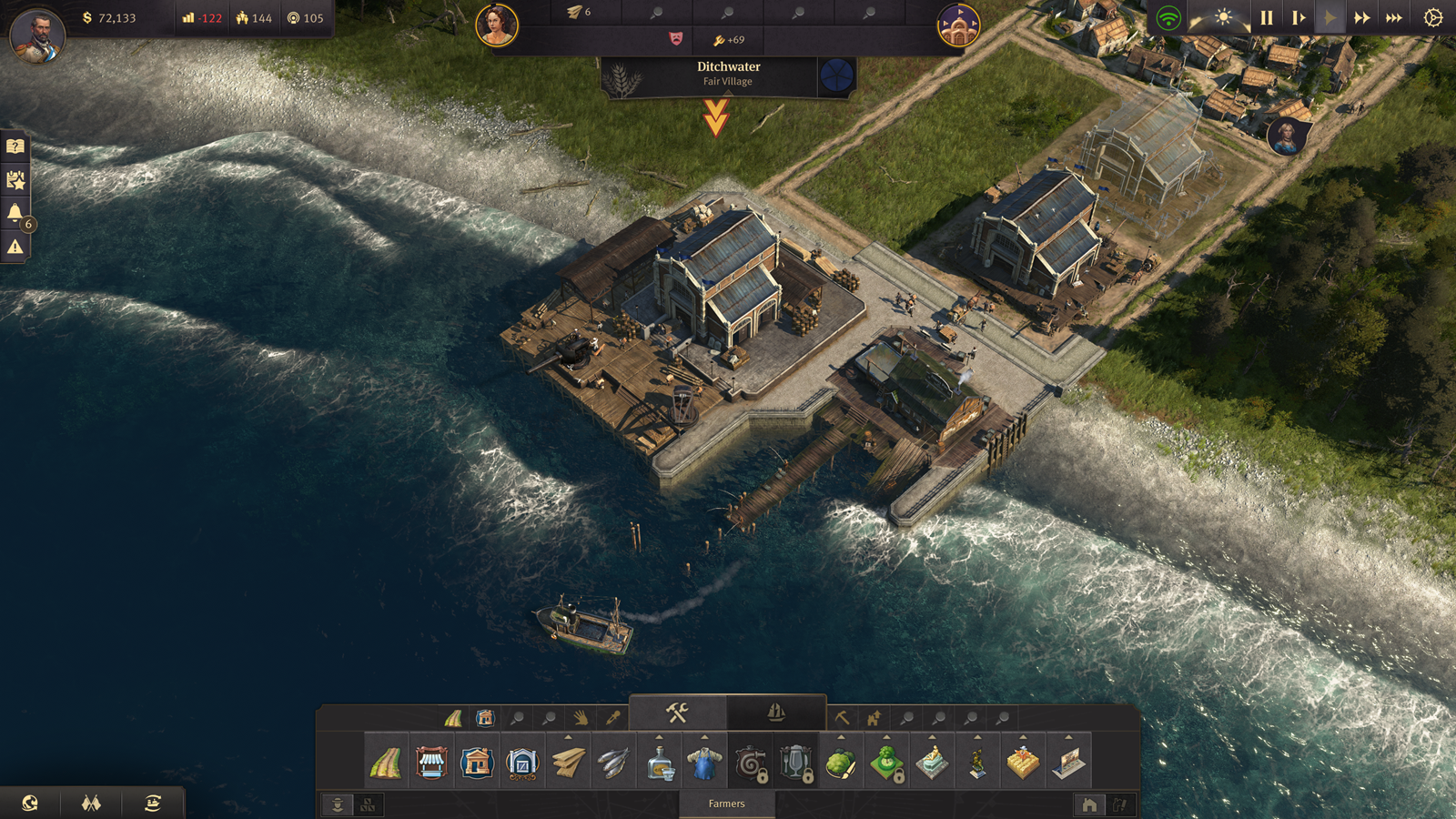
Task: Open the gear settings menu
Action: [1433, 18]
